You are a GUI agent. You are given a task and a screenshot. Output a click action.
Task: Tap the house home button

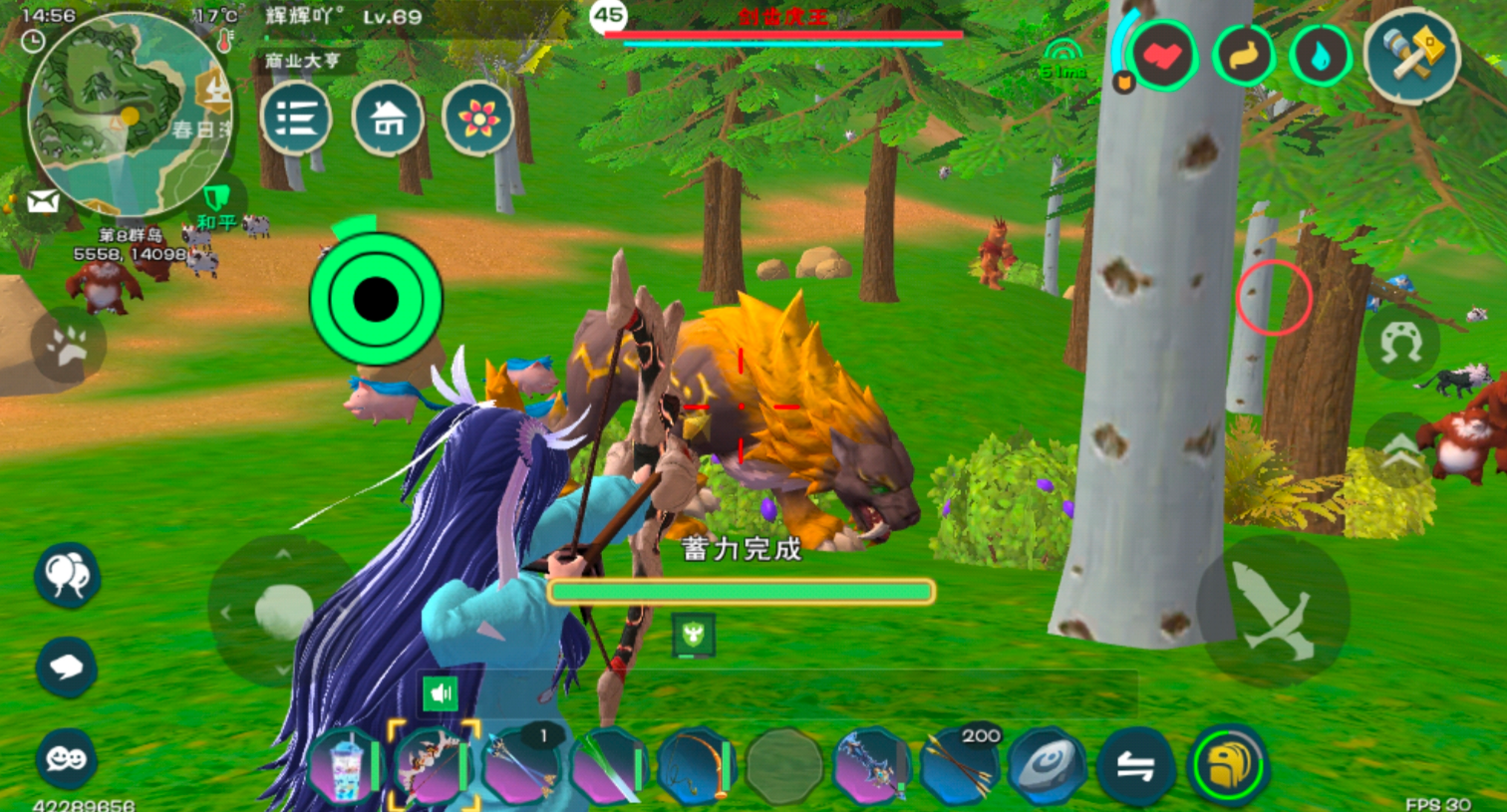(388, 119)
